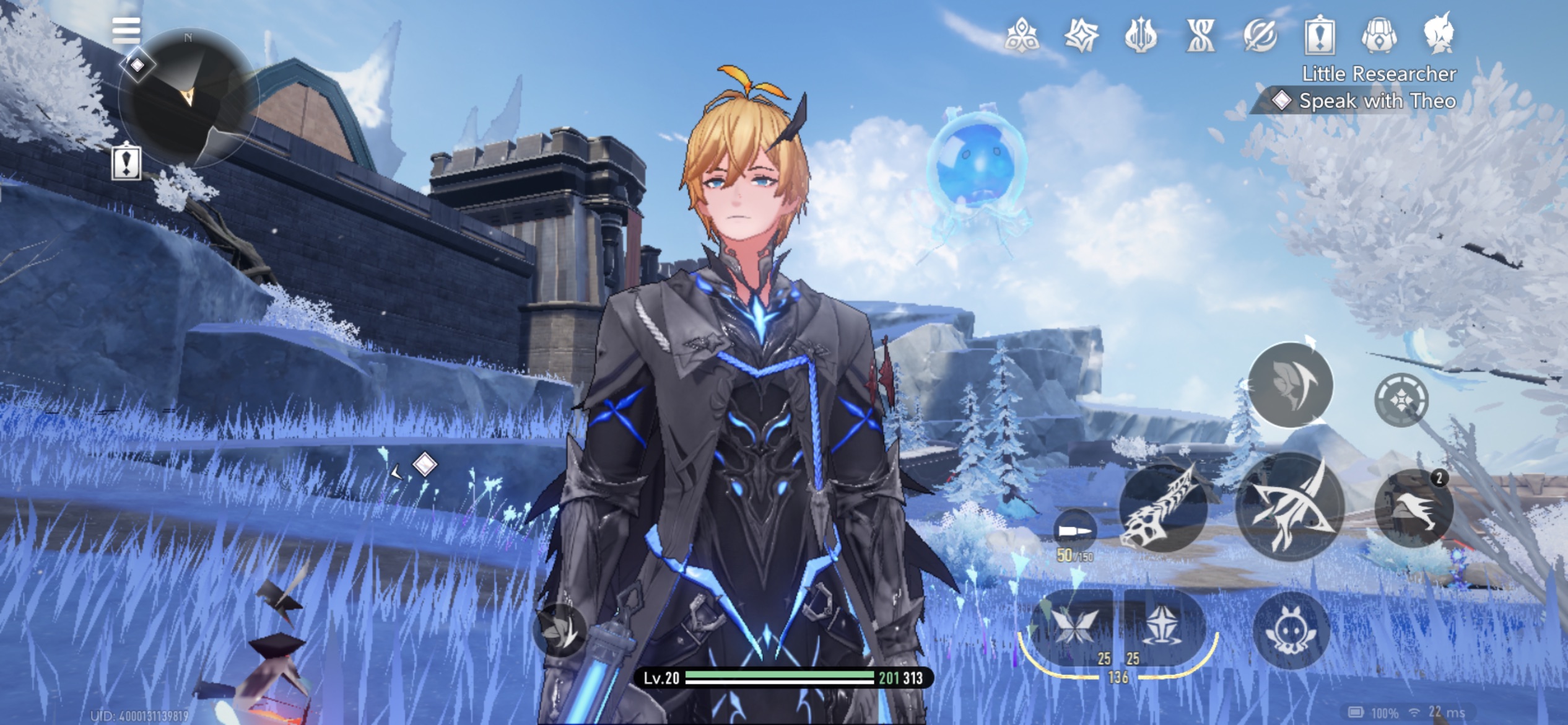Open the trident crest menu icon
The width and height of the screenshot is (1568, 725).
[1141, 35]
